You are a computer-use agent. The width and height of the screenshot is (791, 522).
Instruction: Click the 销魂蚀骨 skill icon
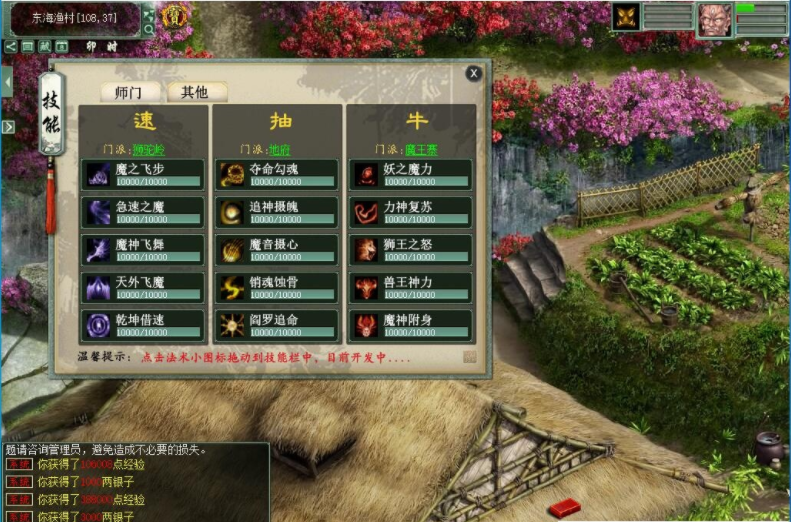tap(231, 288)
